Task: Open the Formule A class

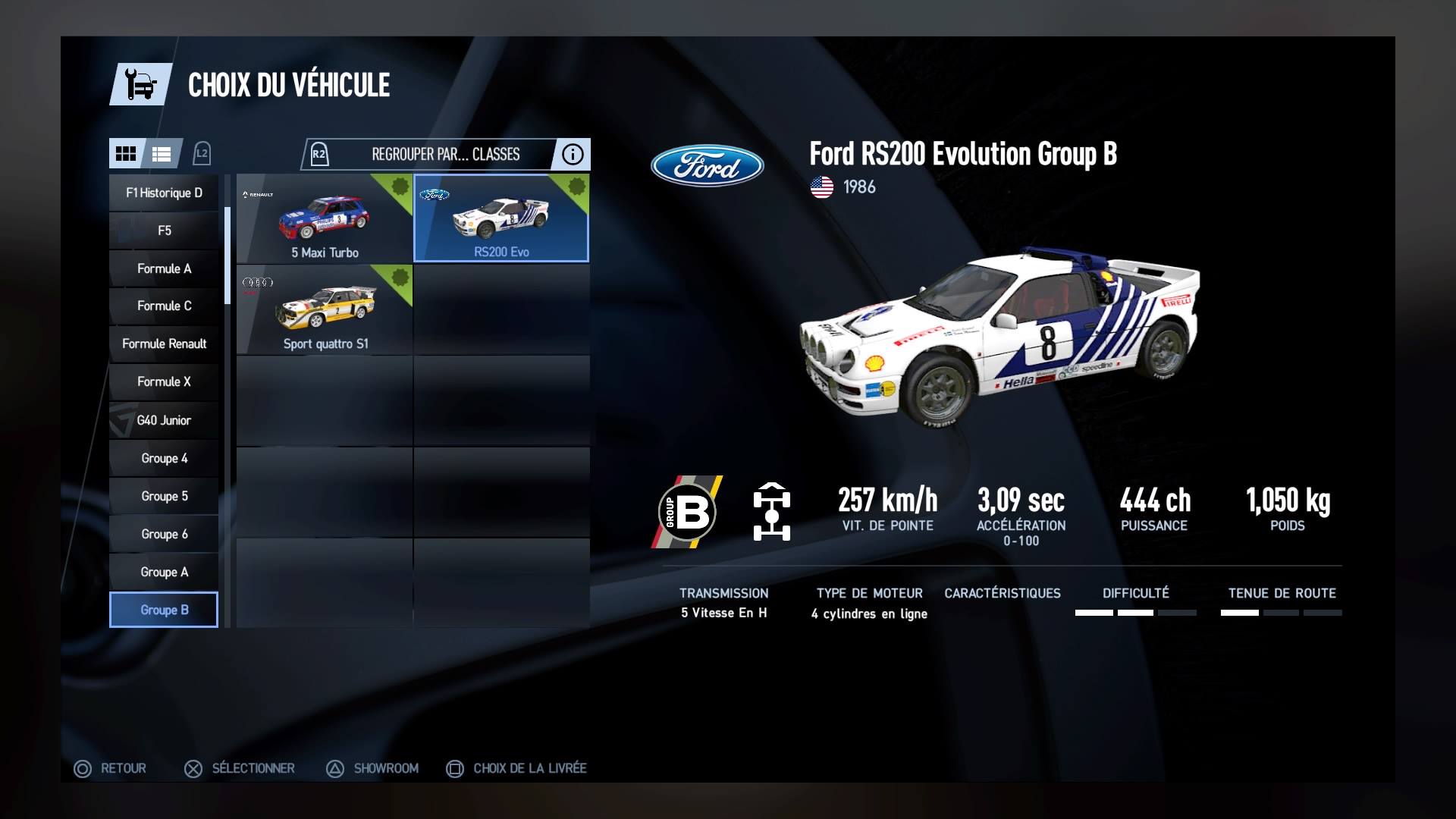Action: 164,268
